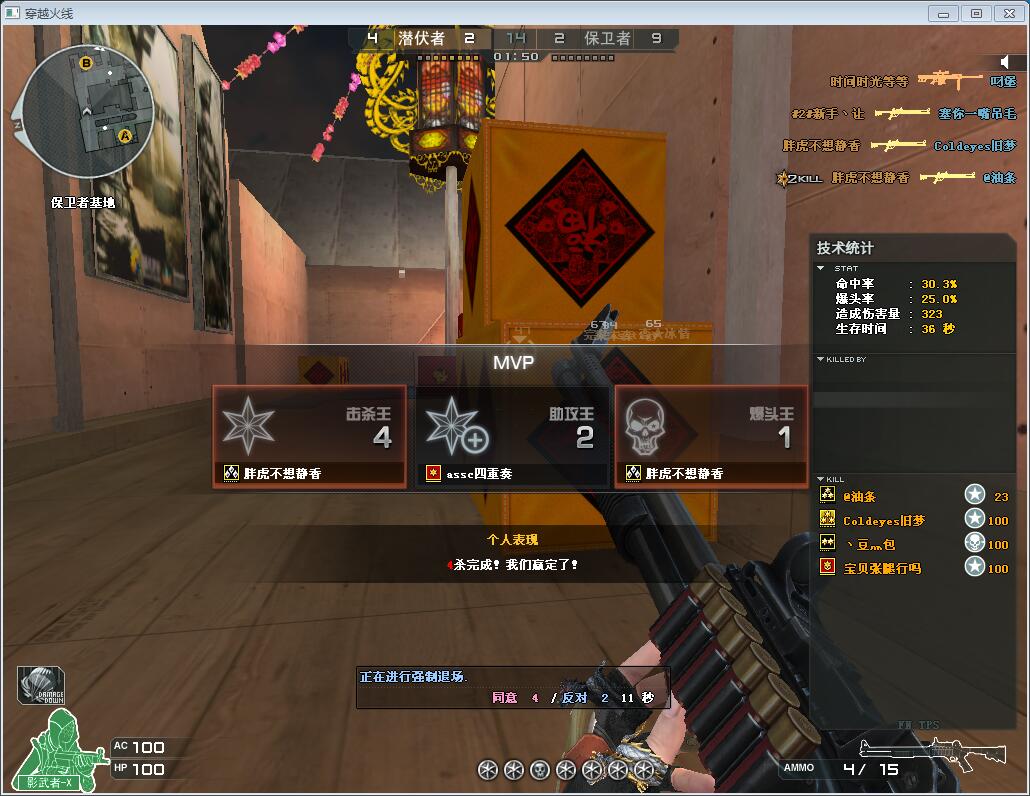
Task: Select the 助攻王 MVP card
Action: pyautogui.click(x=512, y=437)
